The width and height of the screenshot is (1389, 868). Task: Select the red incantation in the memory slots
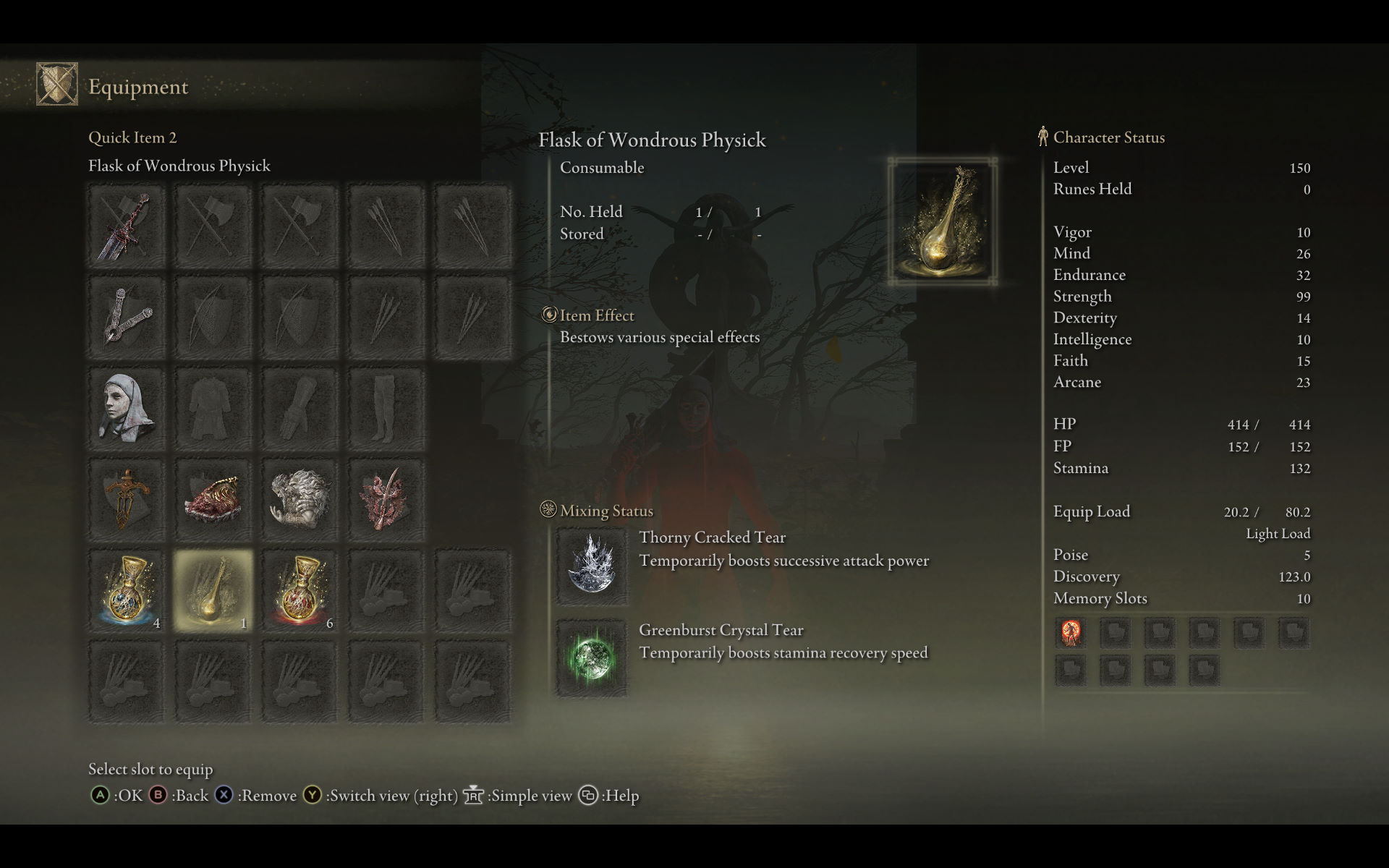1071,633
